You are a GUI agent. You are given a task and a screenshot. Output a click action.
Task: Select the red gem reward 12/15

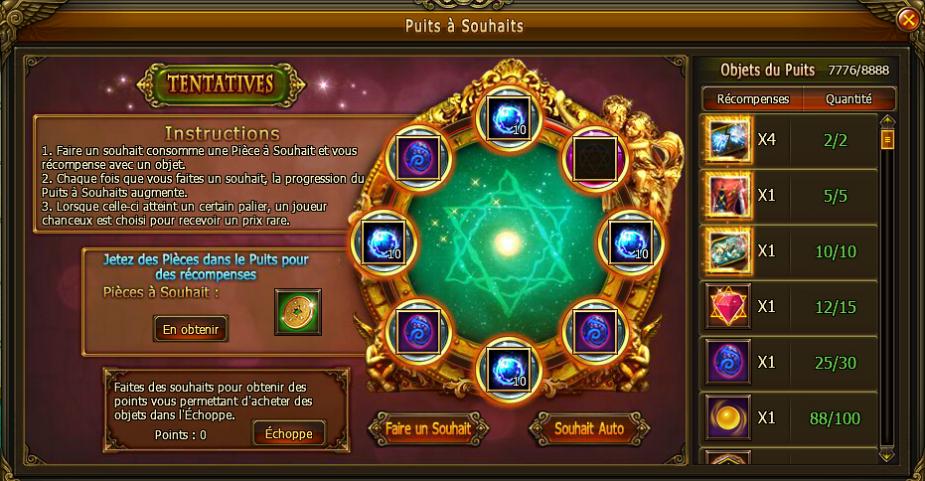[x=727, y=307]
